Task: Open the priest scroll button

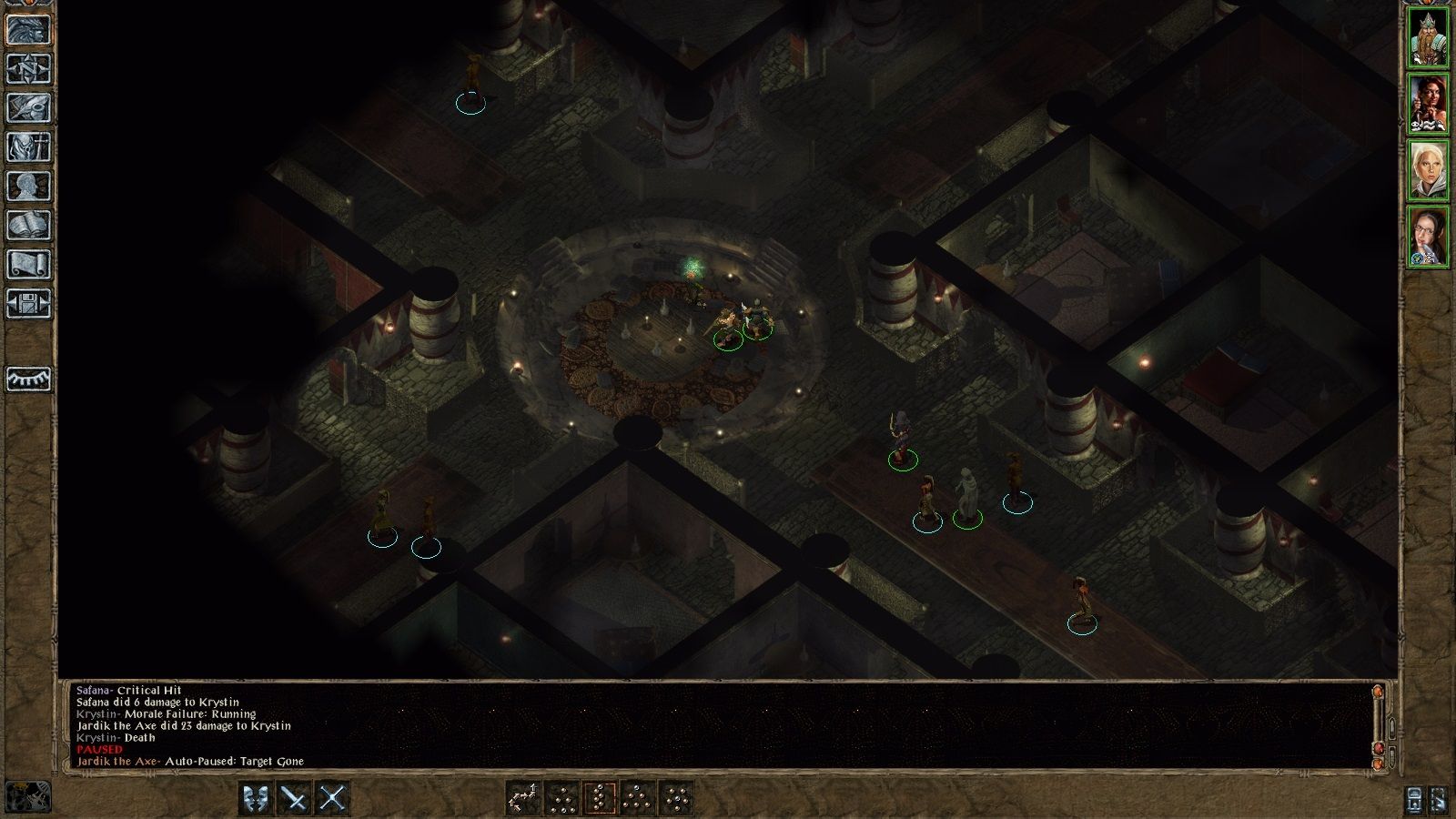Action: pos(29,265)
